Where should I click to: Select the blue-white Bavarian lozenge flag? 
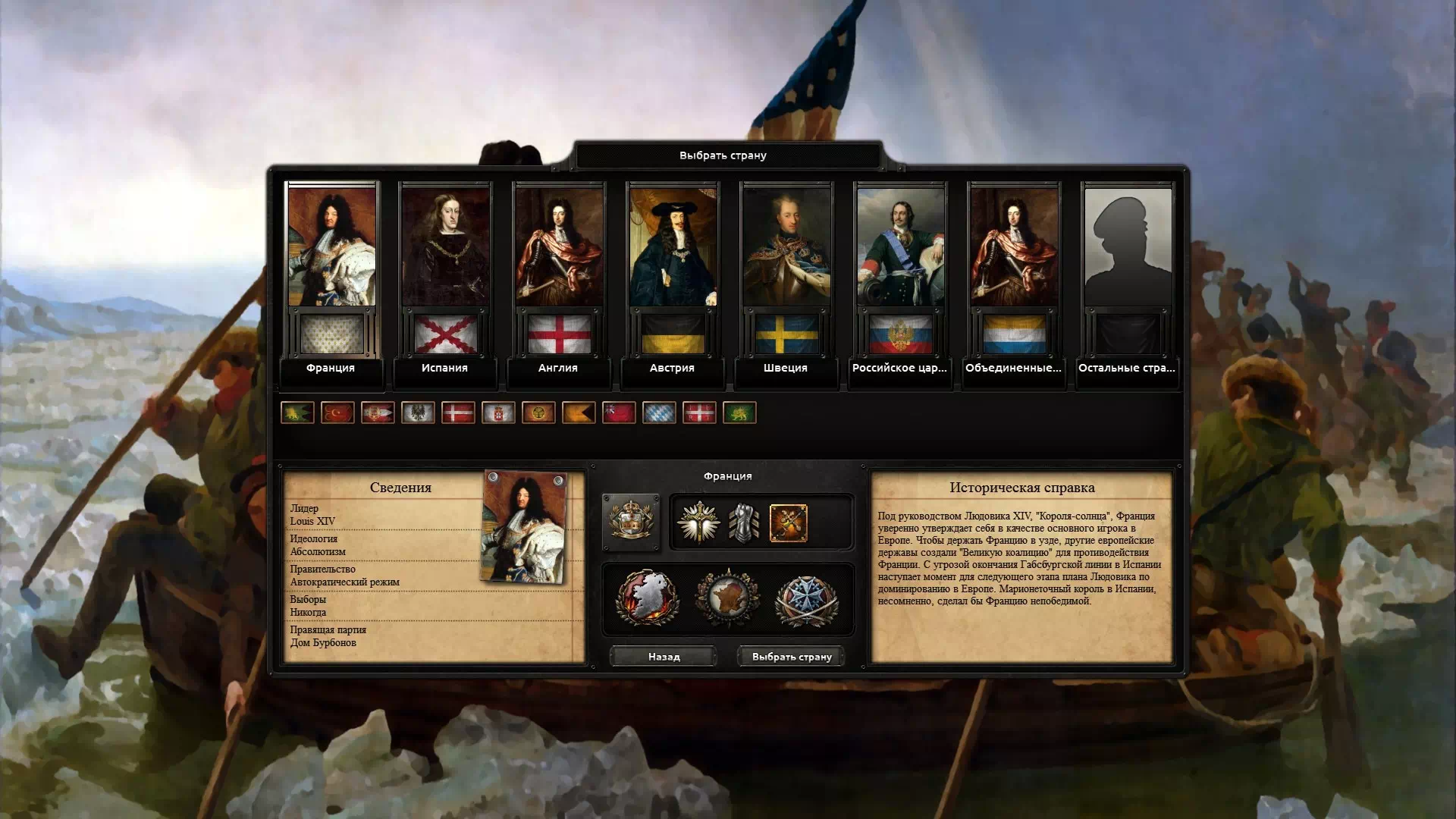pos(659,413)
